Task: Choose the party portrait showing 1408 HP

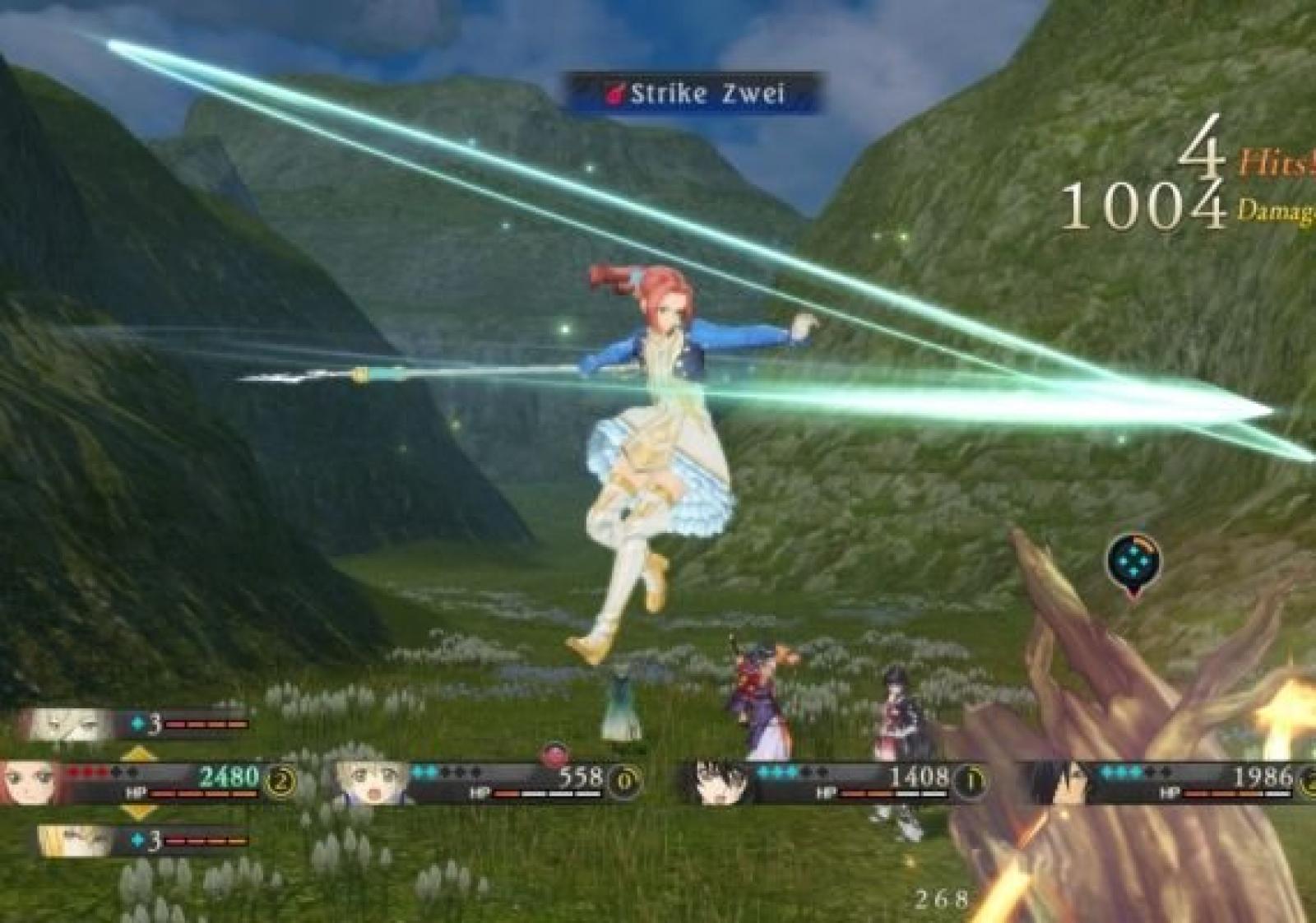Action: (716, 782)
